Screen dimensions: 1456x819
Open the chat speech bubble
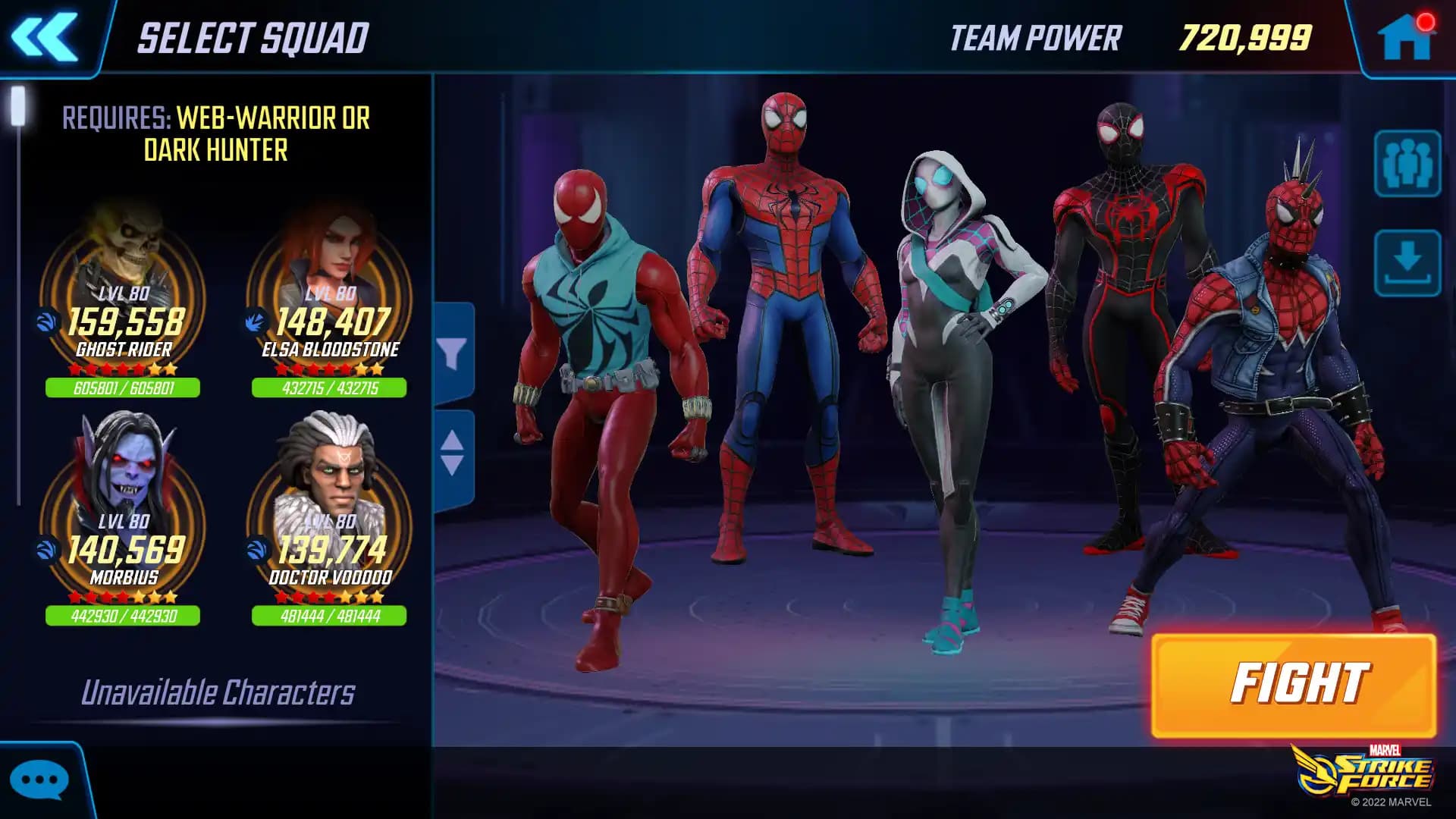tap(39, 780)
